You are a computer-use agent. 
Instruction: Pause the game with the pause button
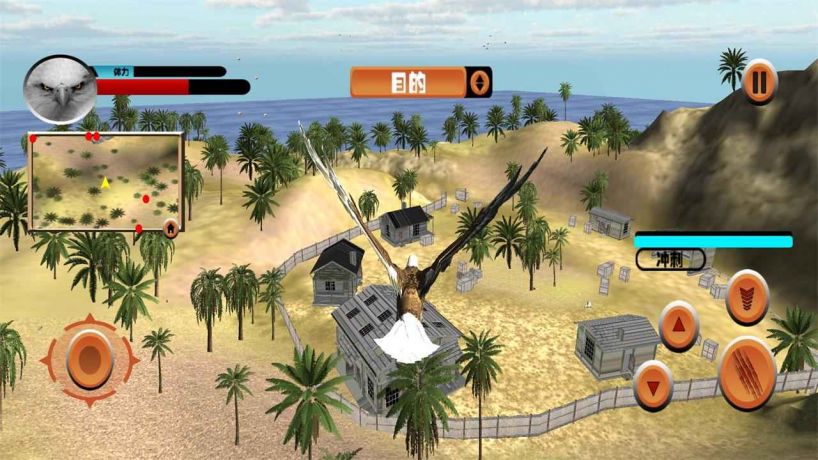point(760,81)
